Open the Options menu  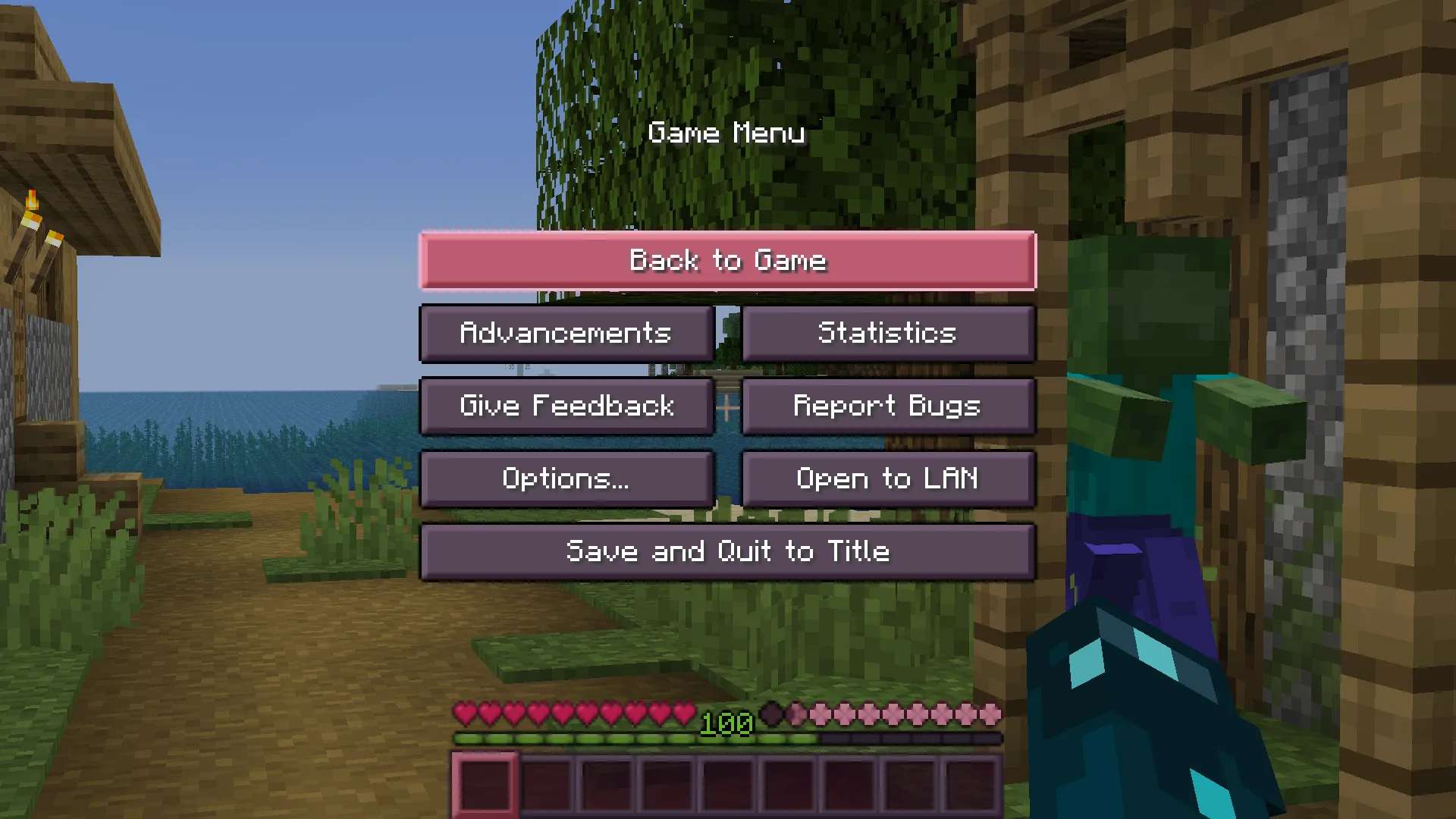[x=566, y=479]
